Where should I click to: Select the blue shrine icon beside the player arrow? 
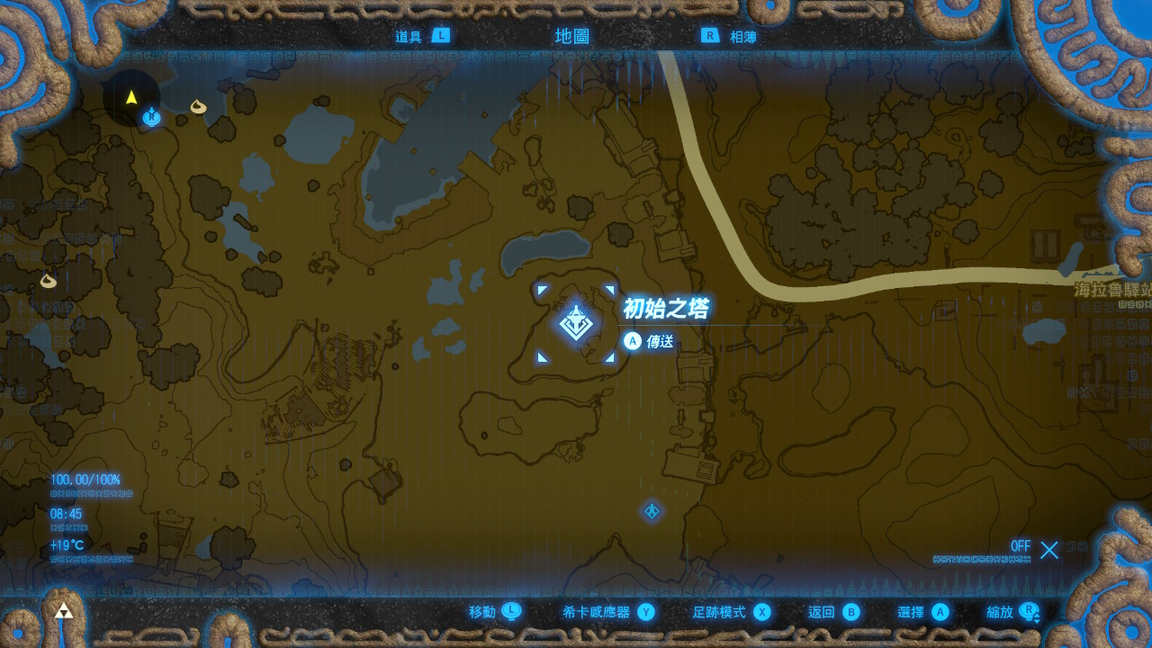click(x=152, y=117)
